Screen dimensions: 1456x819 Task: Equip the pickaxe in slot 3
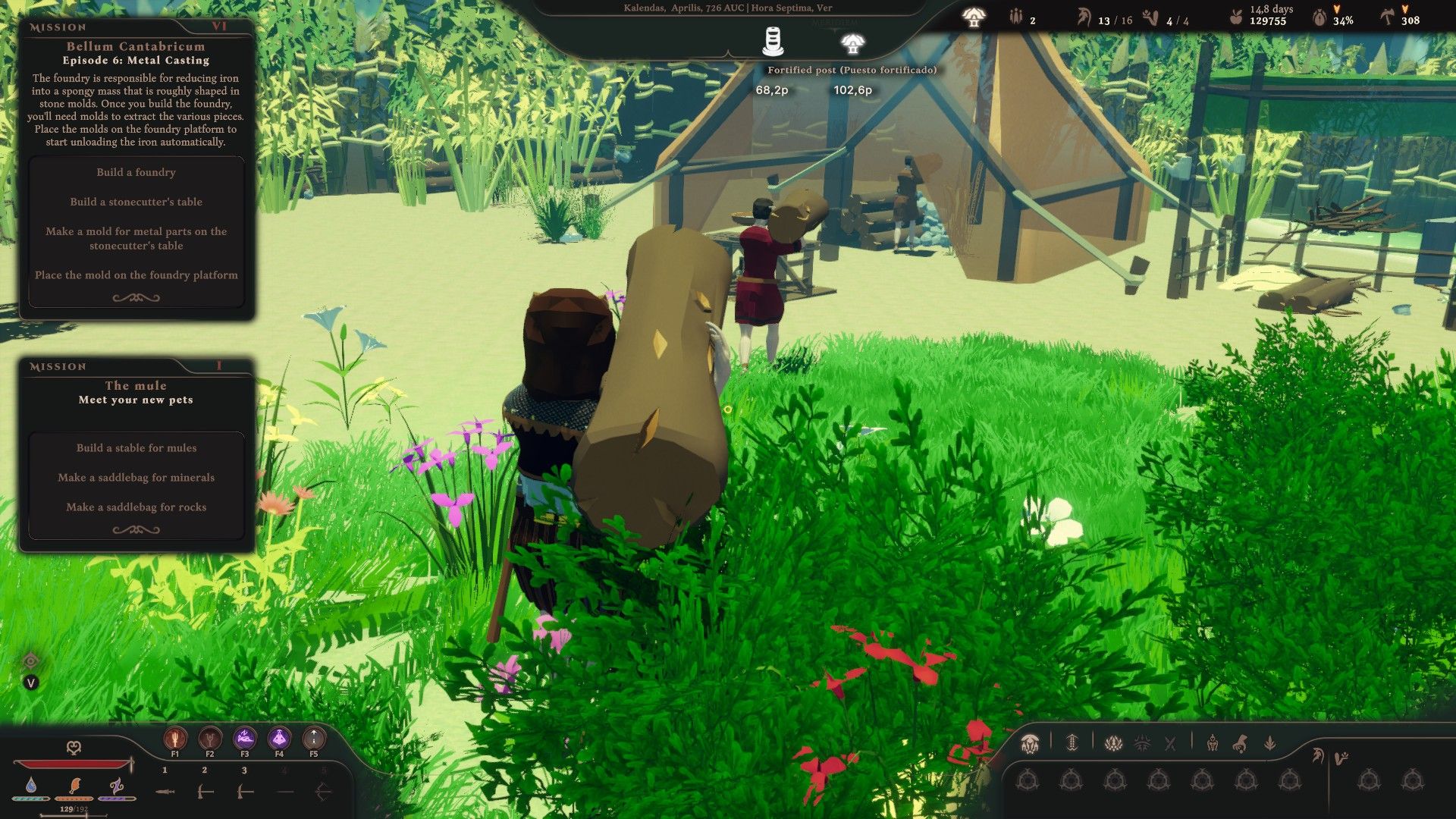244,792
